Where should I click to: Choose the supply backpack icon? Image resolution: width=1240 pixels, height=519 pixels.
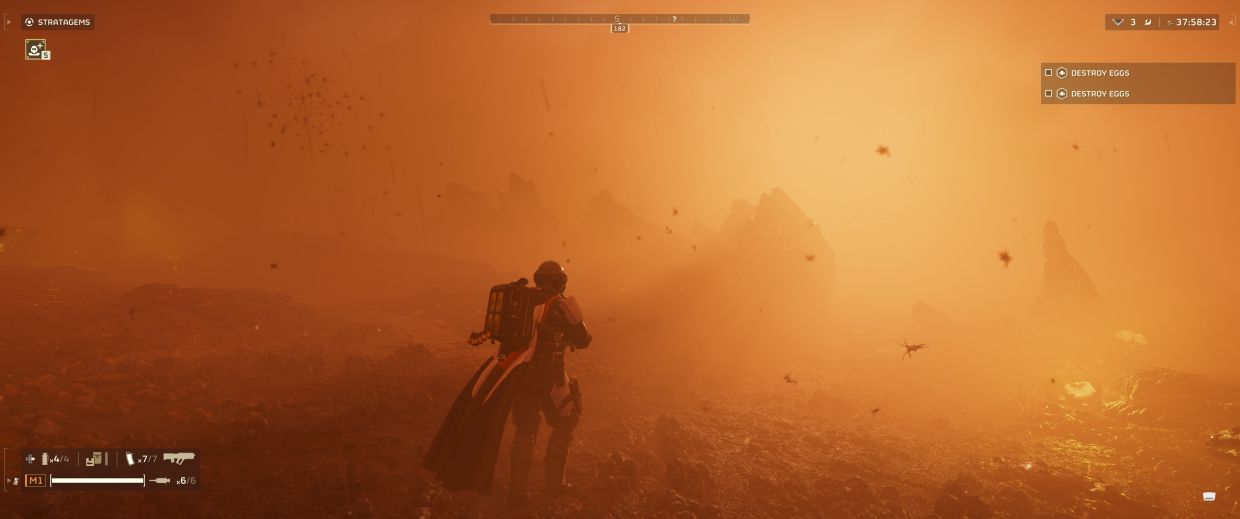tap(95, 459)
